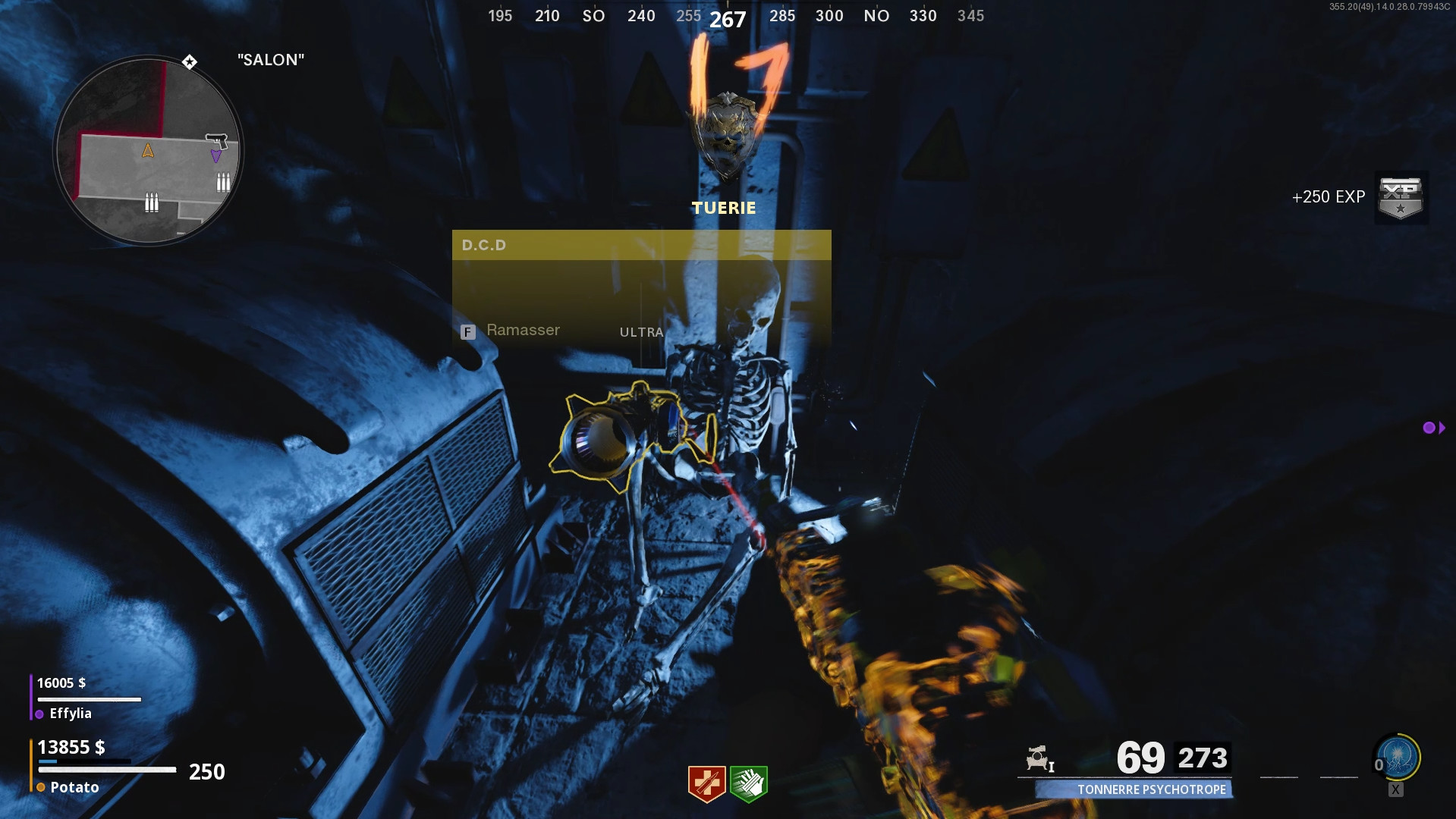
Task: Select the red Juggernog perk icon
Action: coord(706,783)
